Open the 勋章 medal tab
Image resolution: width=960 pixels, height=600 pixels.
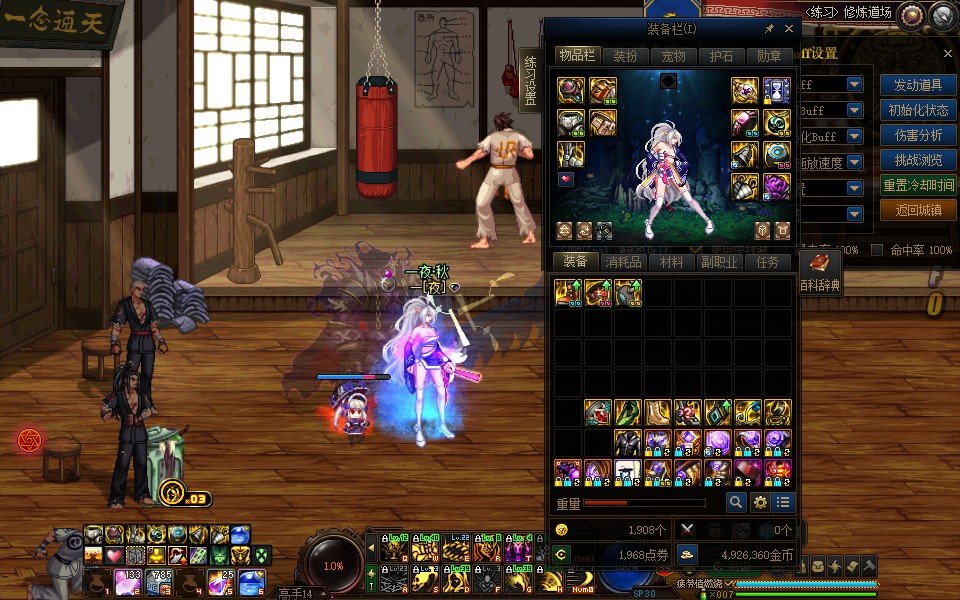point(769,56)
